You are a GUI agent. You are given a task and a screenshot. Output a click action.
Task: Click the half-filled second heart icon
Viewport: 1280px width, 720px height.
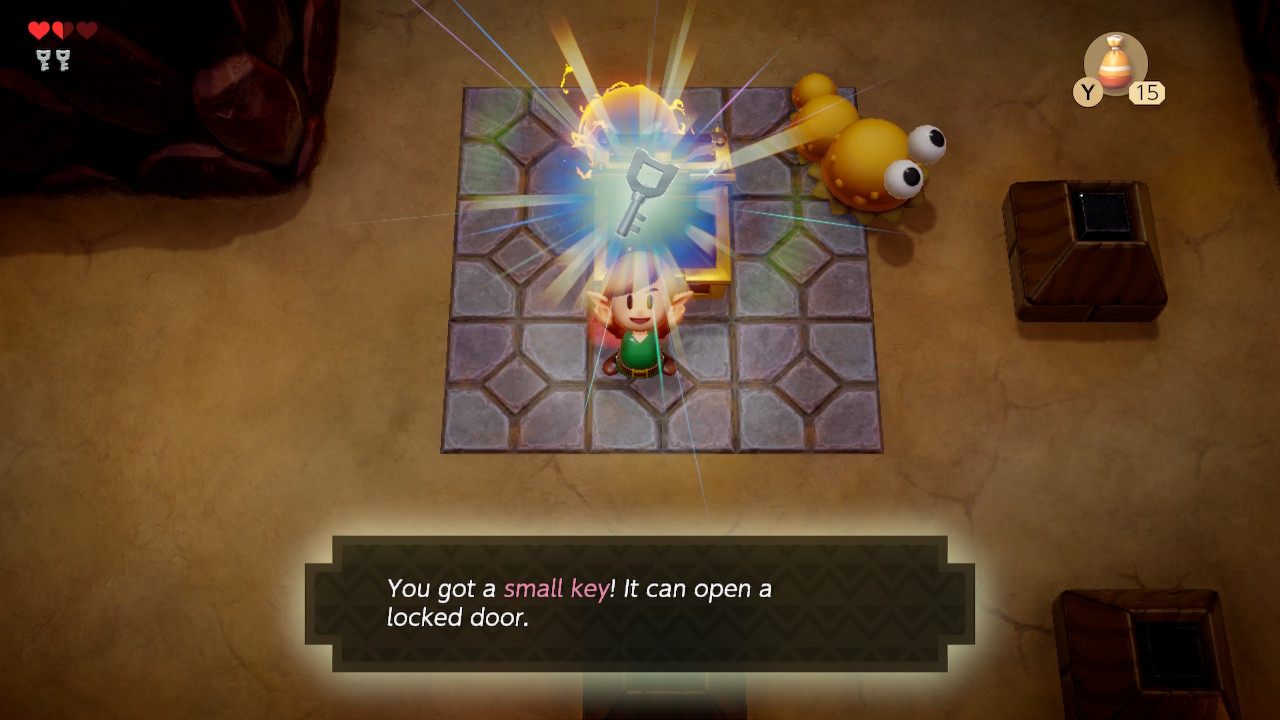point(62,31)
